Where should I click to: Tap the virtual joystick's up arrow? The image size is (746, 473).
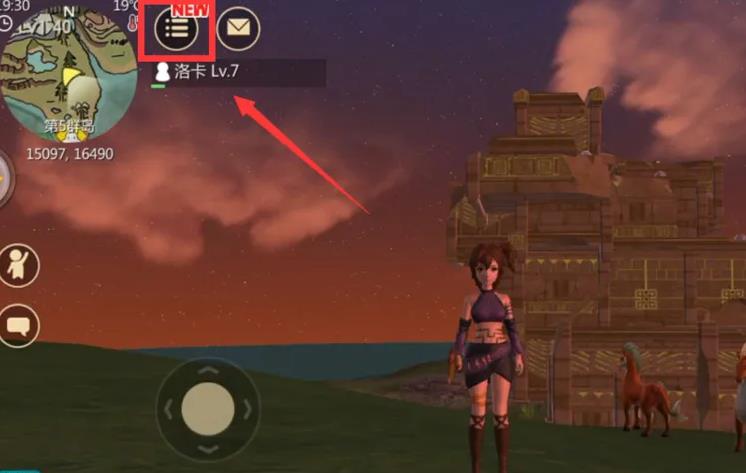click(208, 372)
